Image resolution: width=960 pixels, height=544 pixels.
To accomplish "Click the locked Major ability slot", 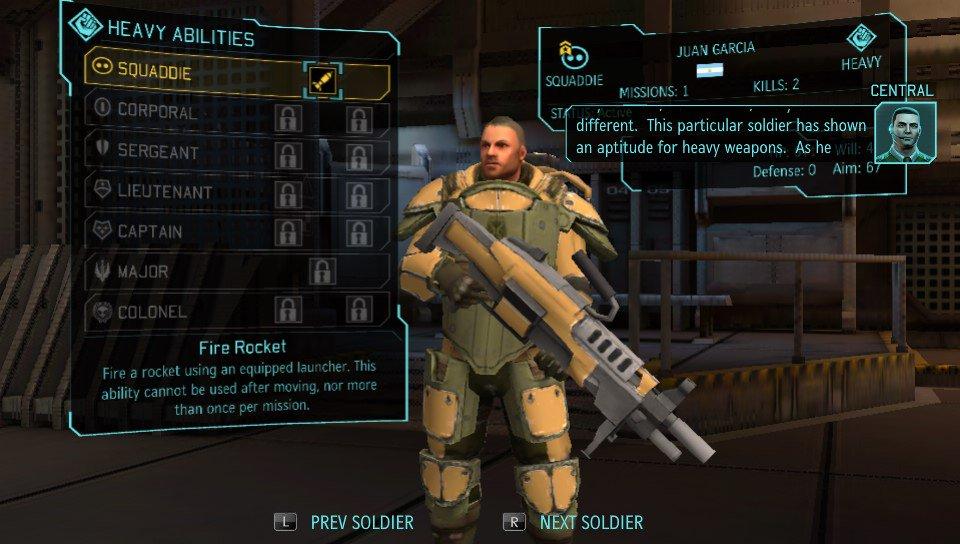I will click(322, 271).
